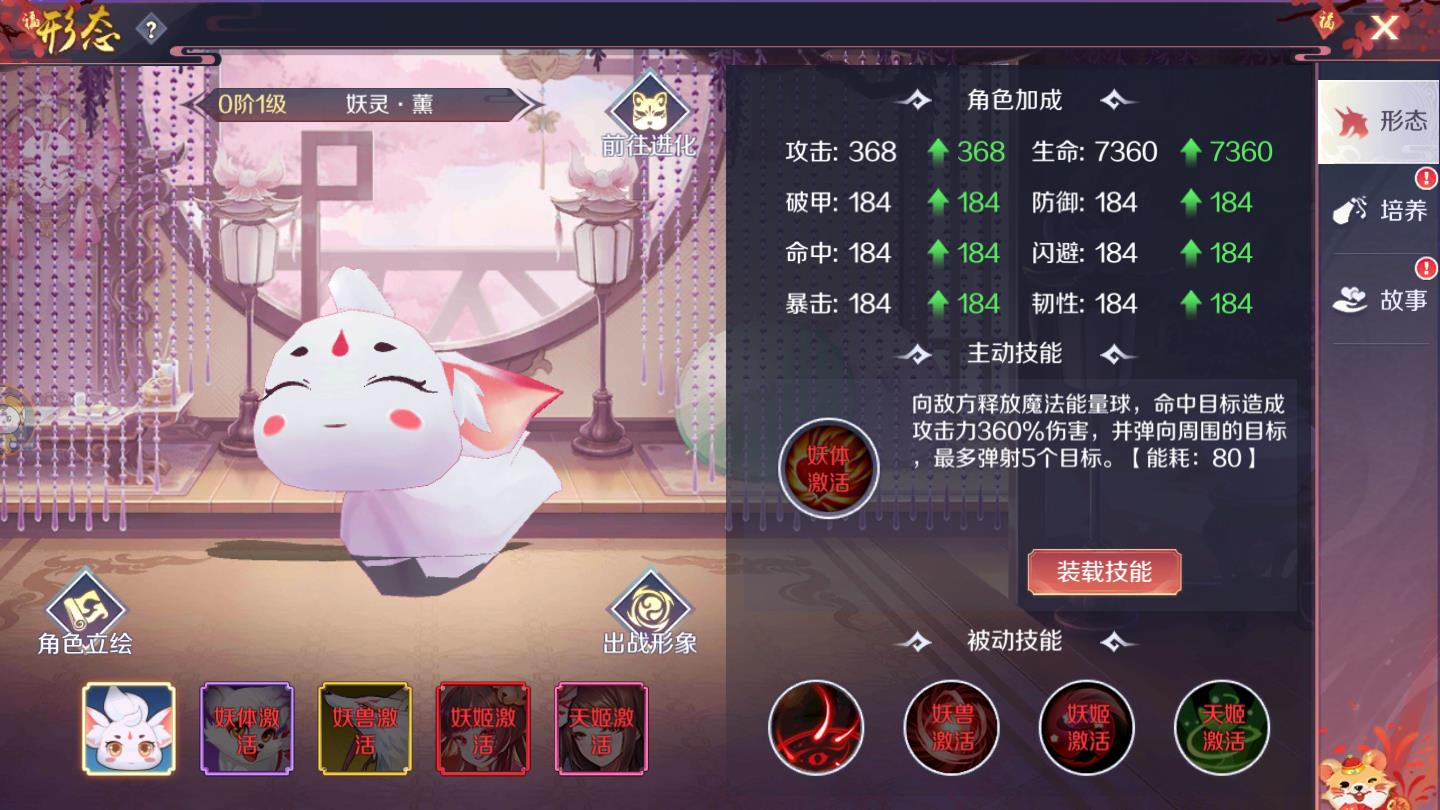Click the right arrow after 妖灵·薰
The image size is (1440, 810).
(530, 104)
